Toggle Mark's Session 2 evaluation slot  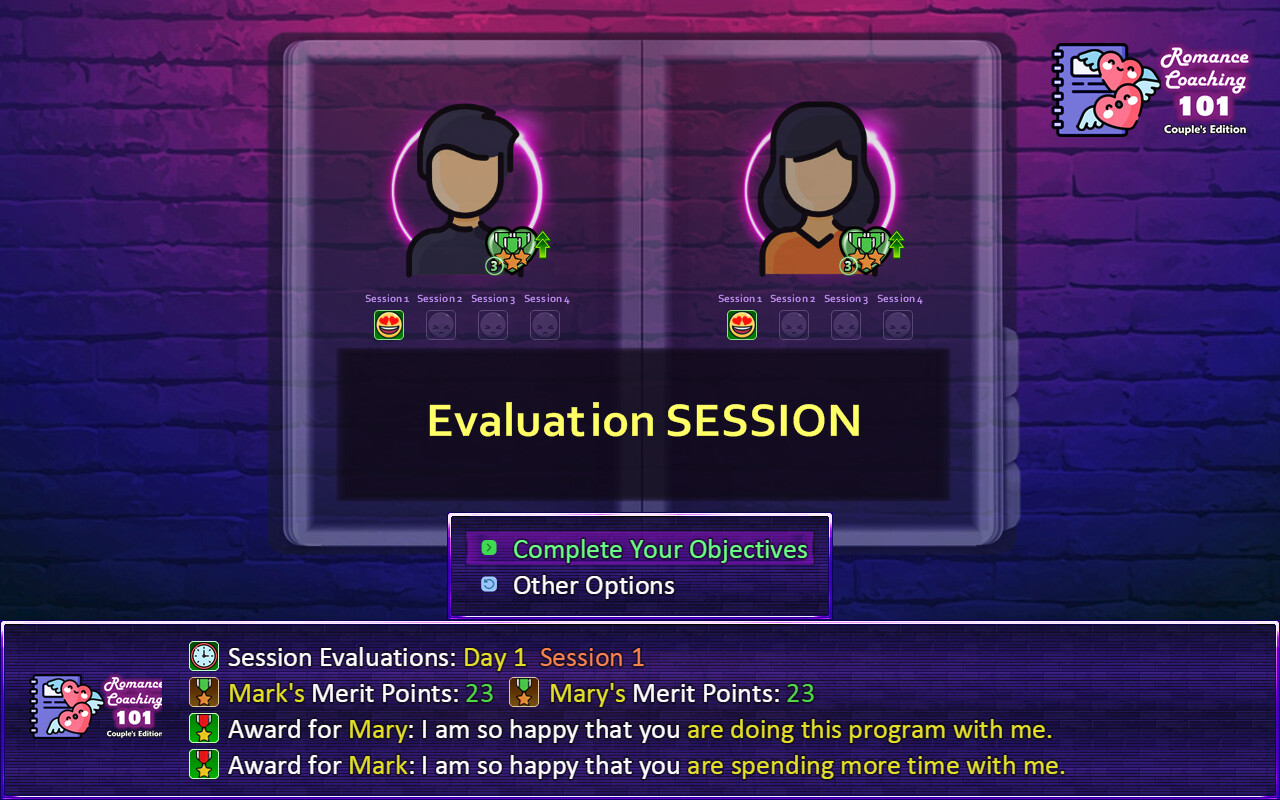coord(441,324)
